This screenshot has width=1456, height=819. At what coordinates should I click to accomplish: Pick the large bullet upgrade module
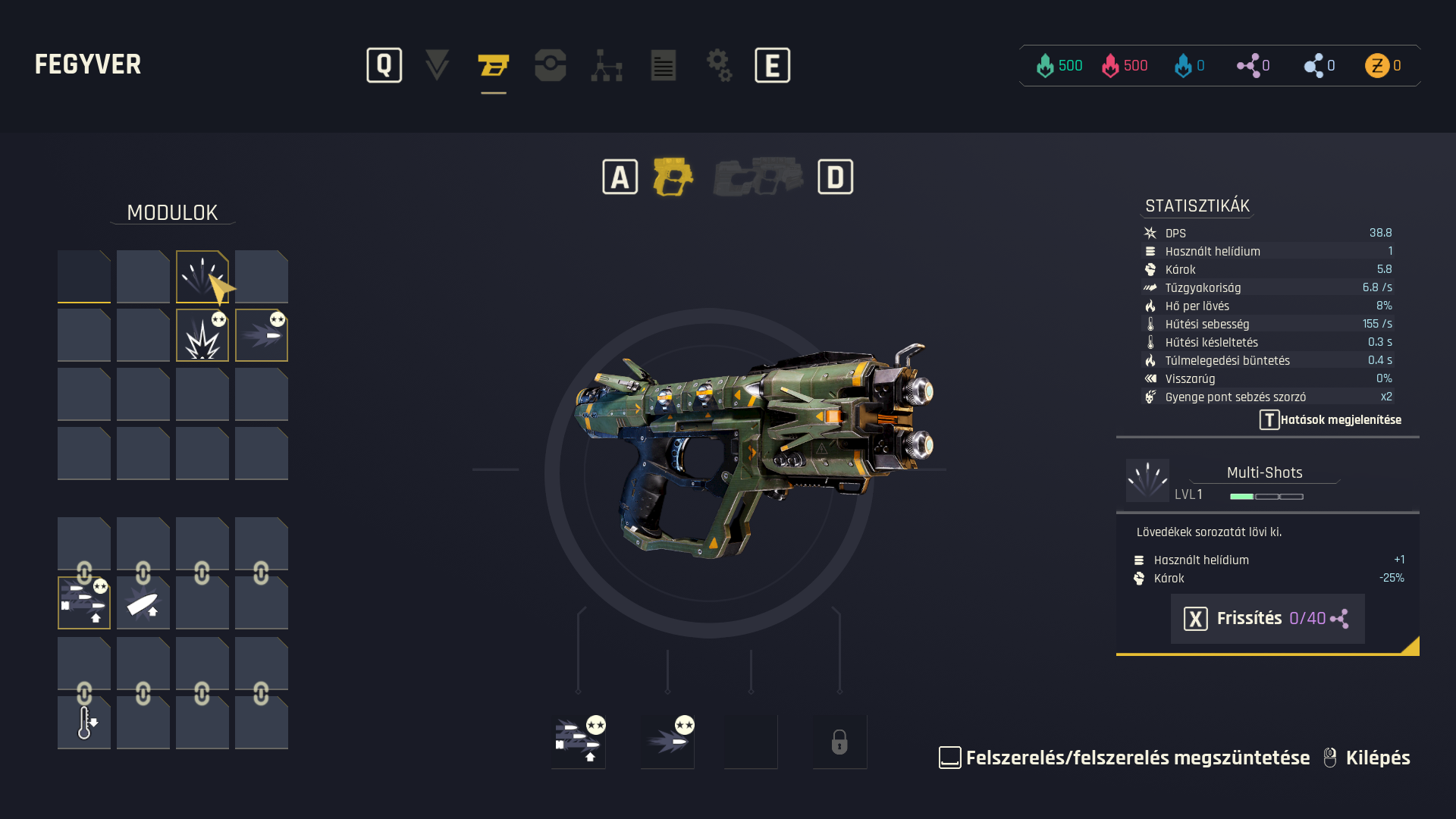point(143,604)
